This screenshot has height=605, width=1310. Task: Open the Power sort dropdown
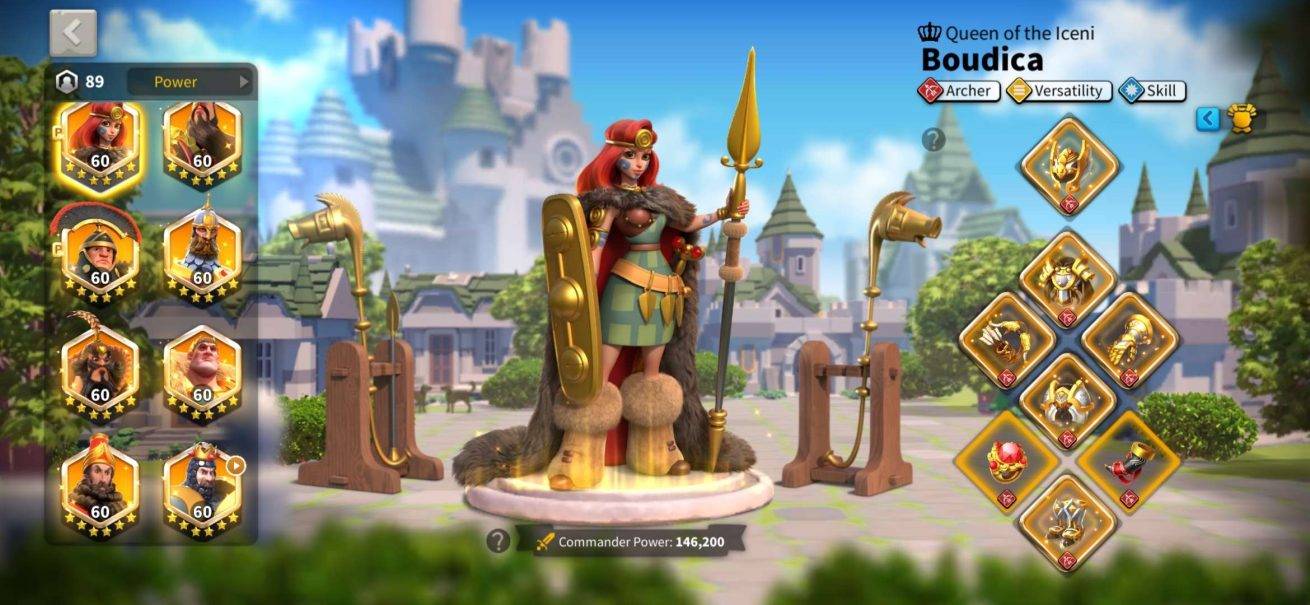(x=189, y=82)
